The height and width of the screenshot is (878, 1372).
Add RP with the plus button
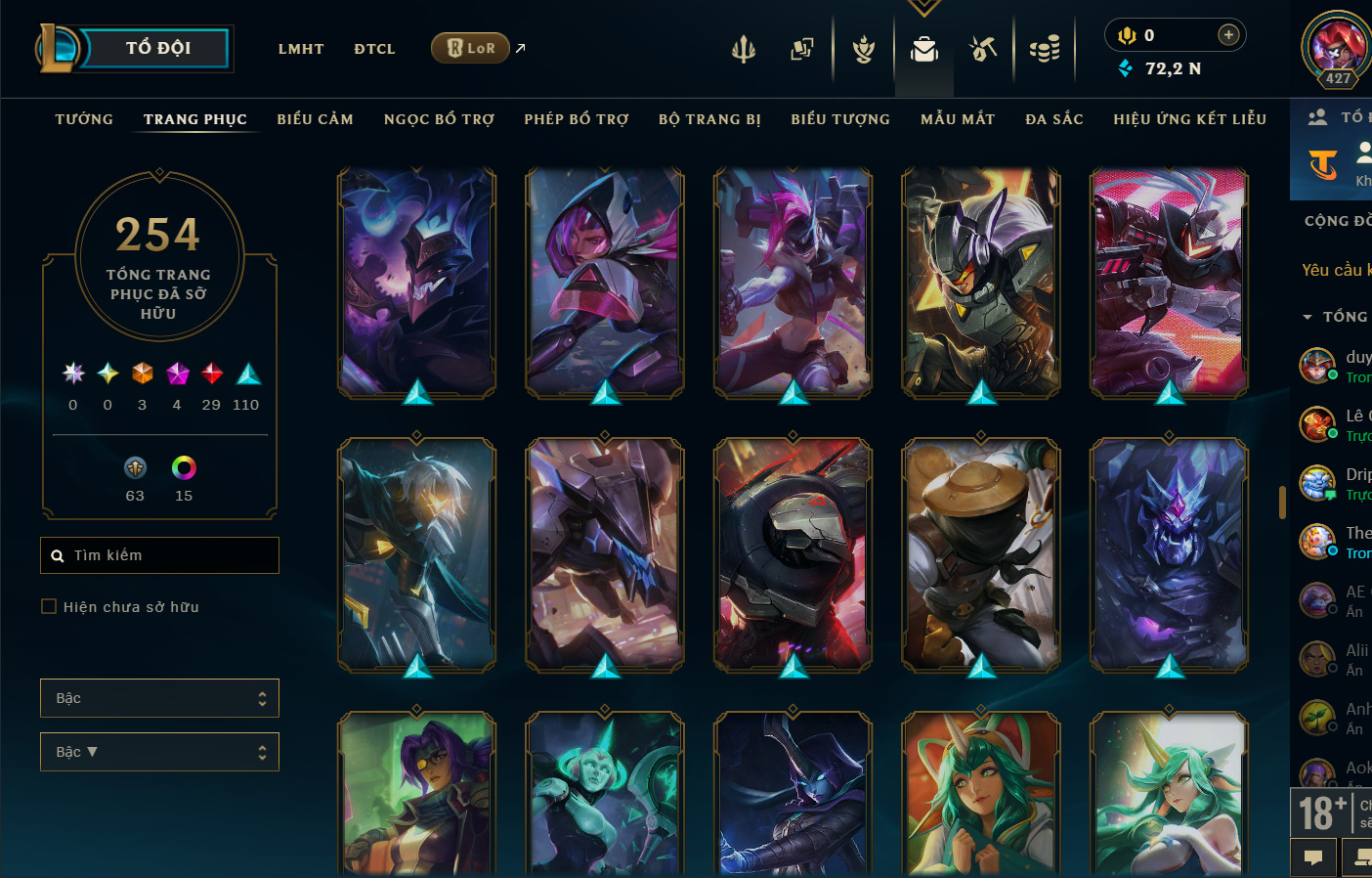pyautogui.click(x=1228, y=35)
